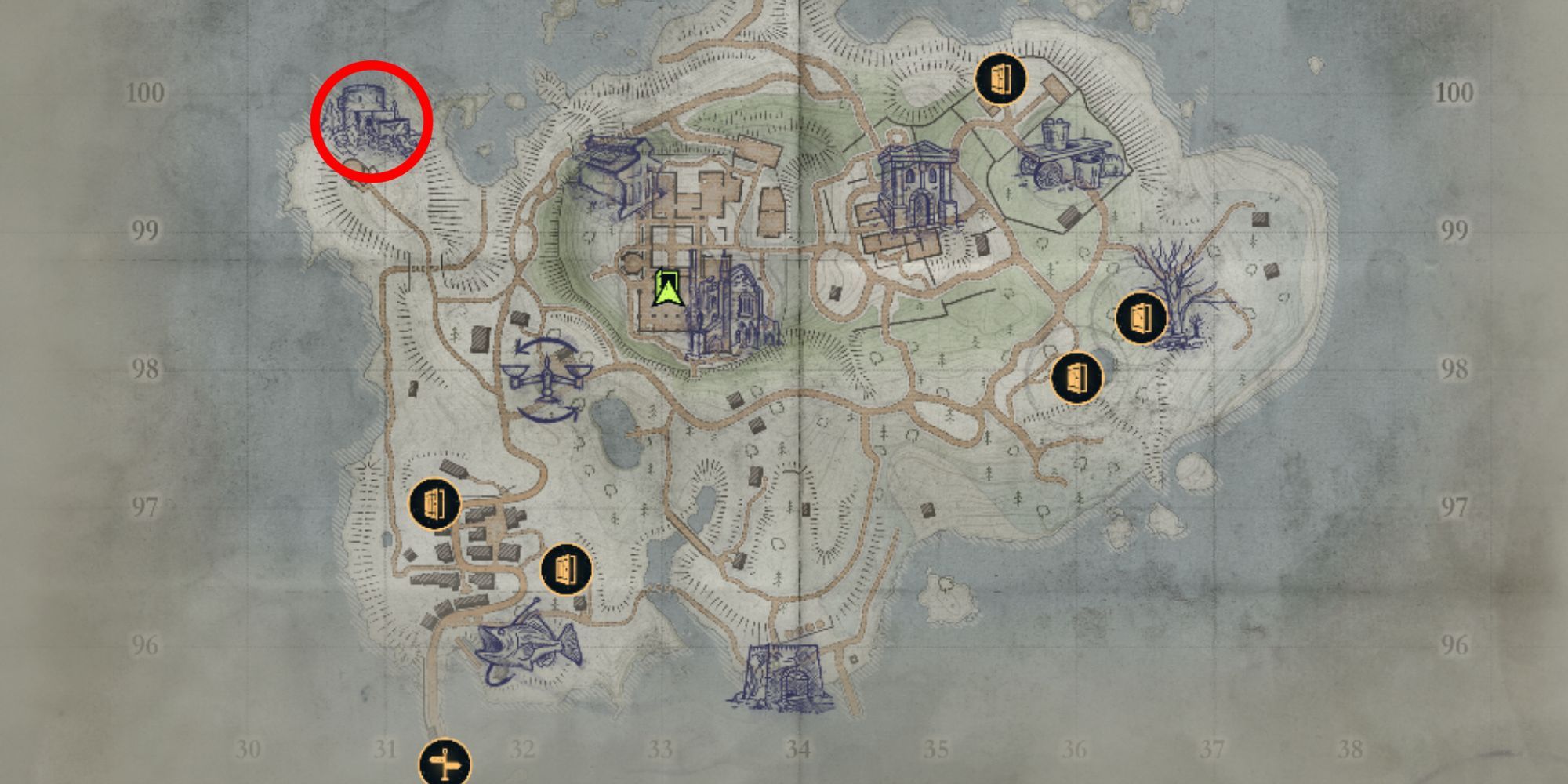1568x784 pixels.
Task: Click the map fold crease at the center
Action: pos(800,392)
